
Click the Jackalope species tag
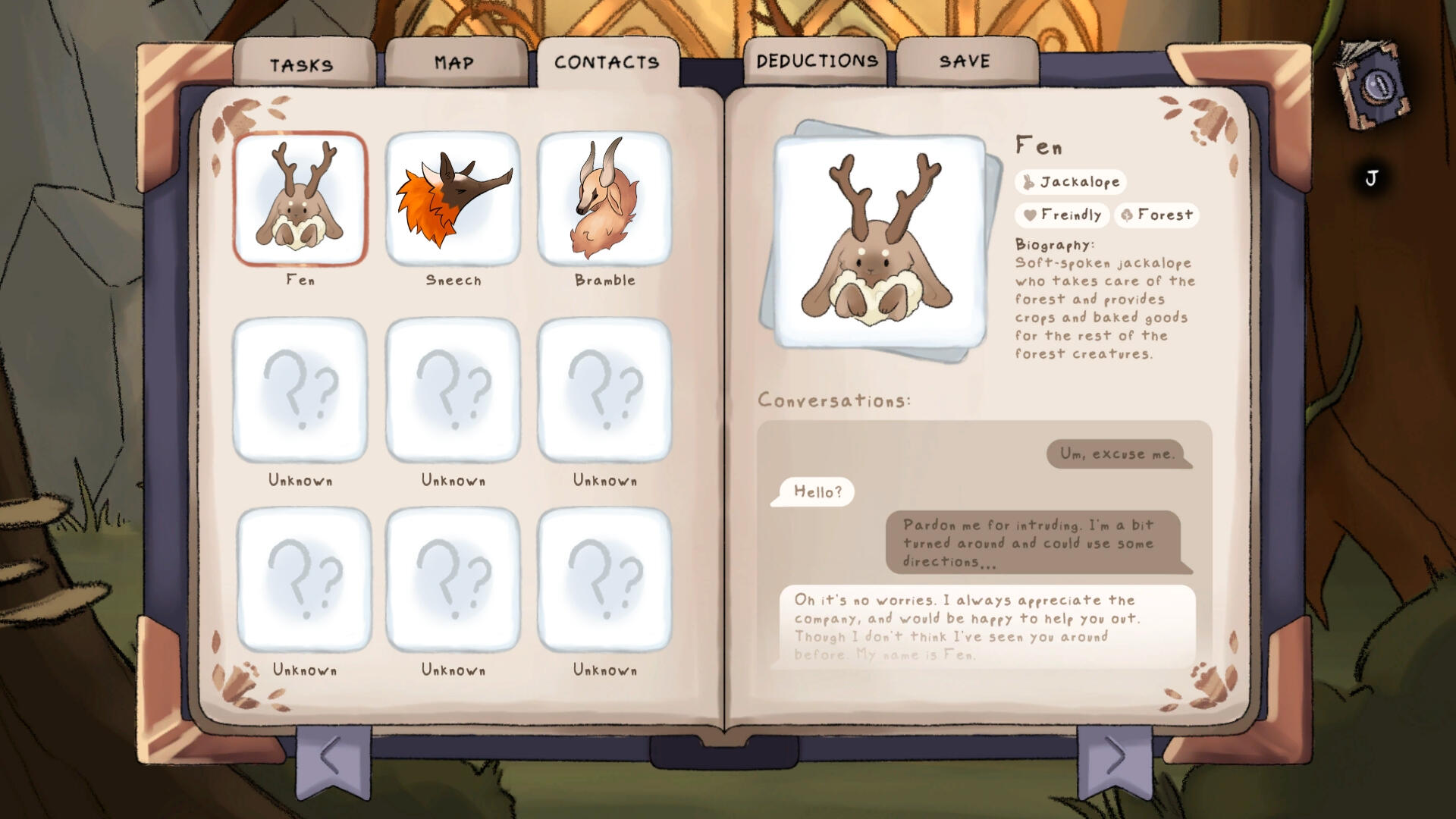coord(1071,182)
